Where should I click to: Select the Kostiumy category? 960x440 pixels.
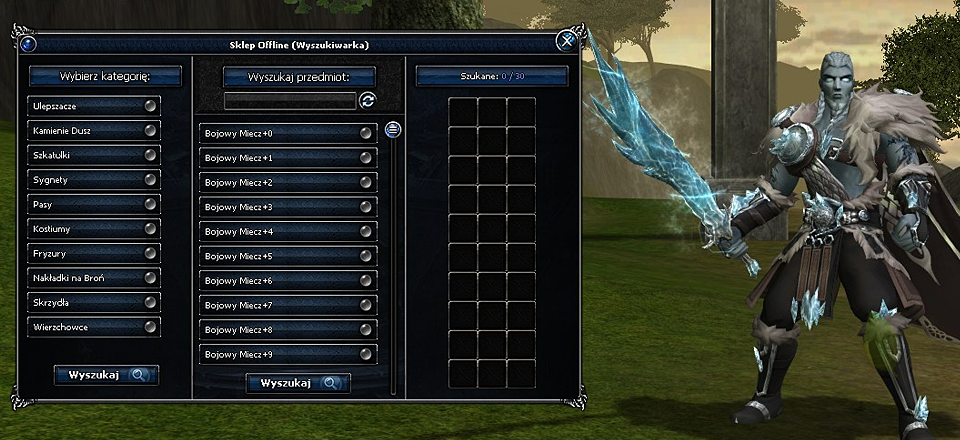click(x=94, y=229)
